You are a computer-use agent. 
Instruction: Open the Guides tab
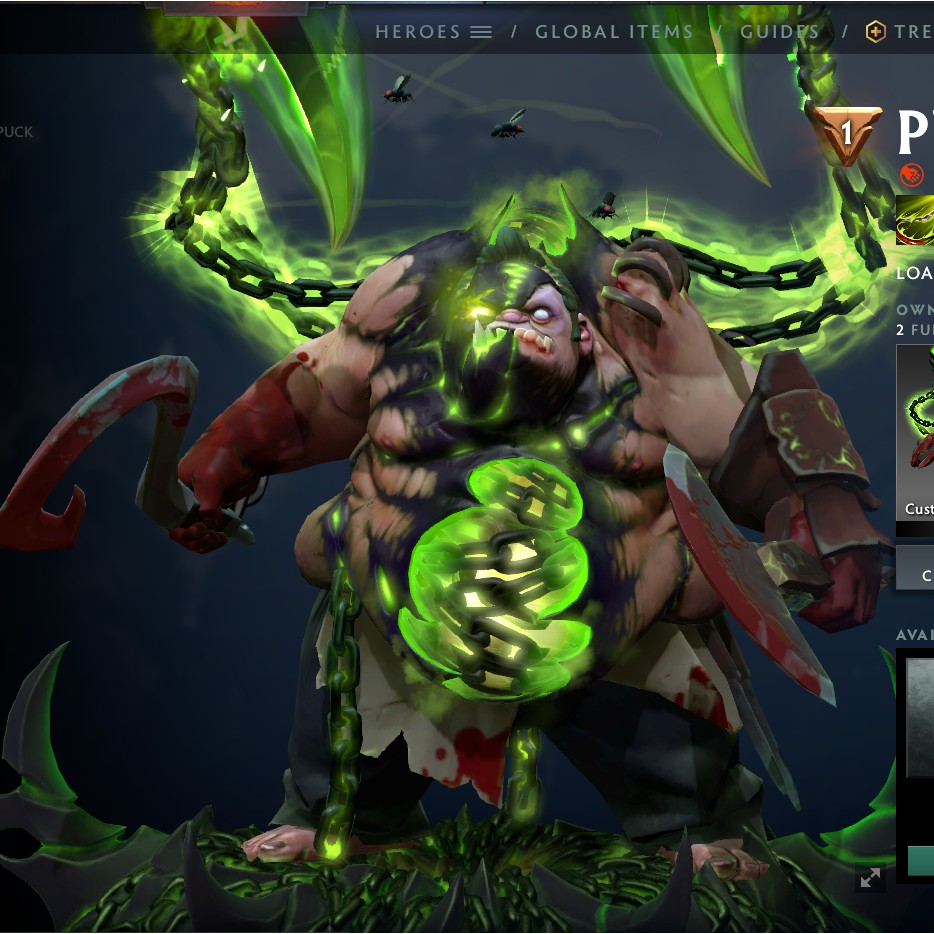click(779, 32)
